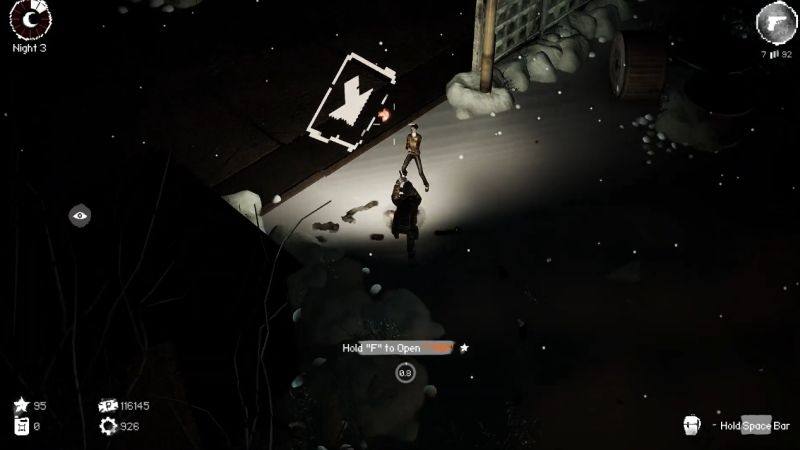Click the star reputation icon
This screenshot has height=450, width=800.
(x=21, y=405)
